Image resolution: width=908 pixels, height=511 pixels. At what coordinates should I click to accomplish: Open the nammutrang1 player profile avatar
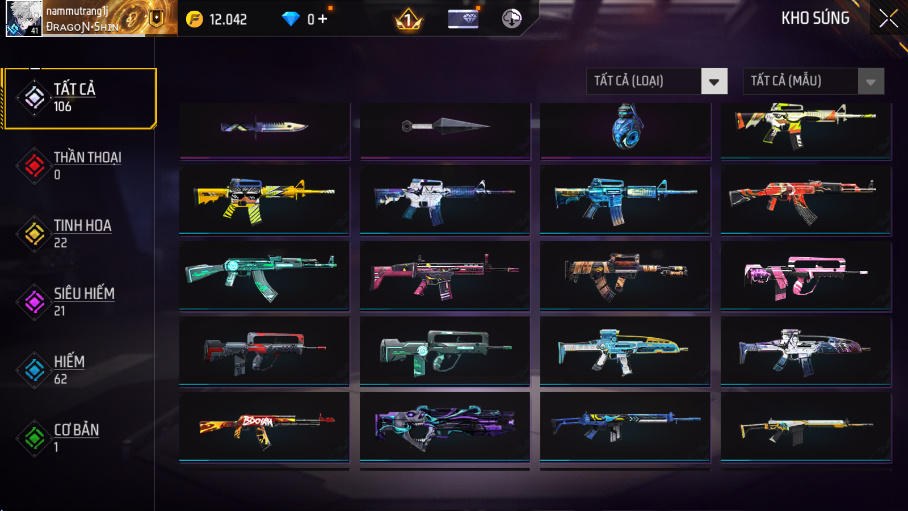pos(22,18)
